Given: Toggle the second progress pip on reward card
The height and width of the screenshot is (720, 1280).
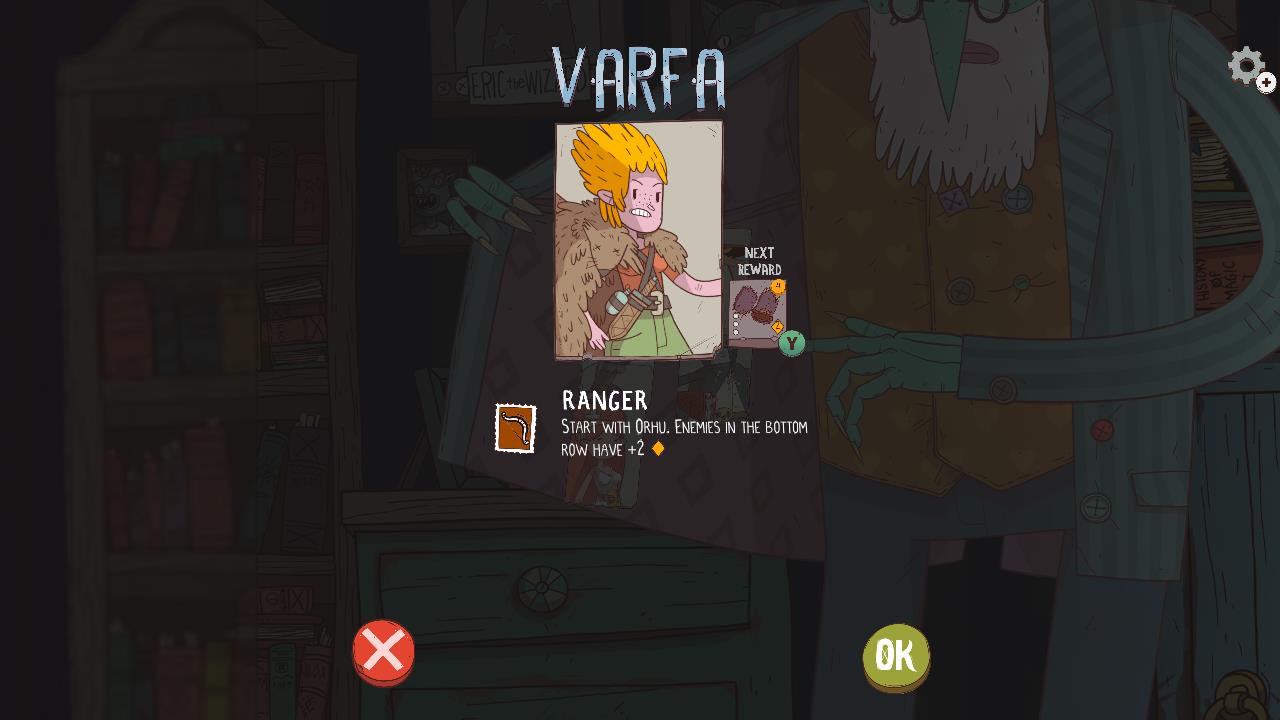Looking at the screenshot, I should [x=736, y=323].
